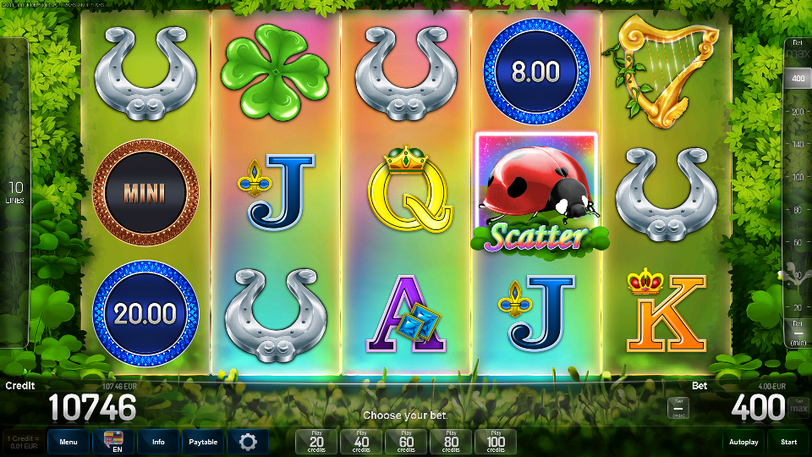Pick the Play 60 credits bet

[x=406, y=441]
